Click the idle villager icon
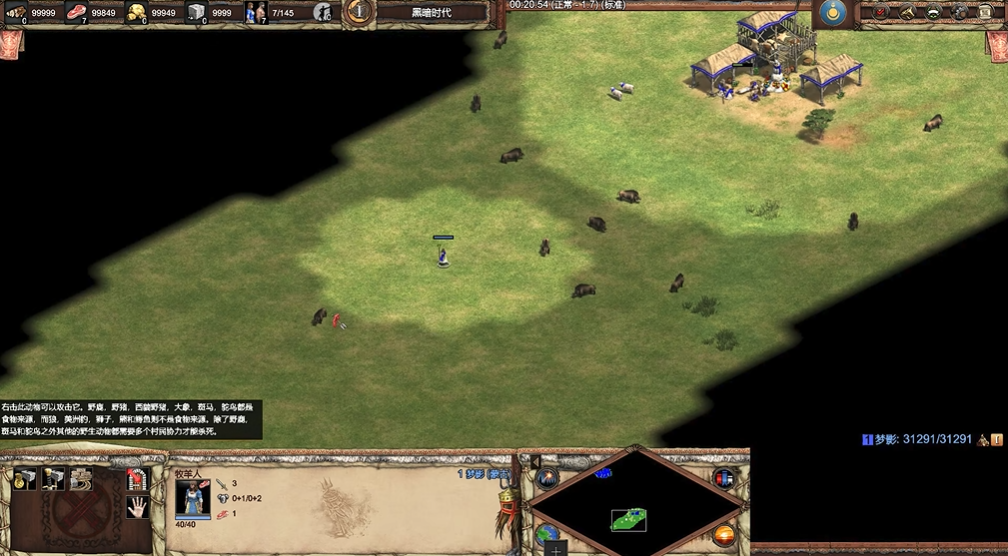Viewport: 1008px width, 556px height. click(x=322, y=12)
